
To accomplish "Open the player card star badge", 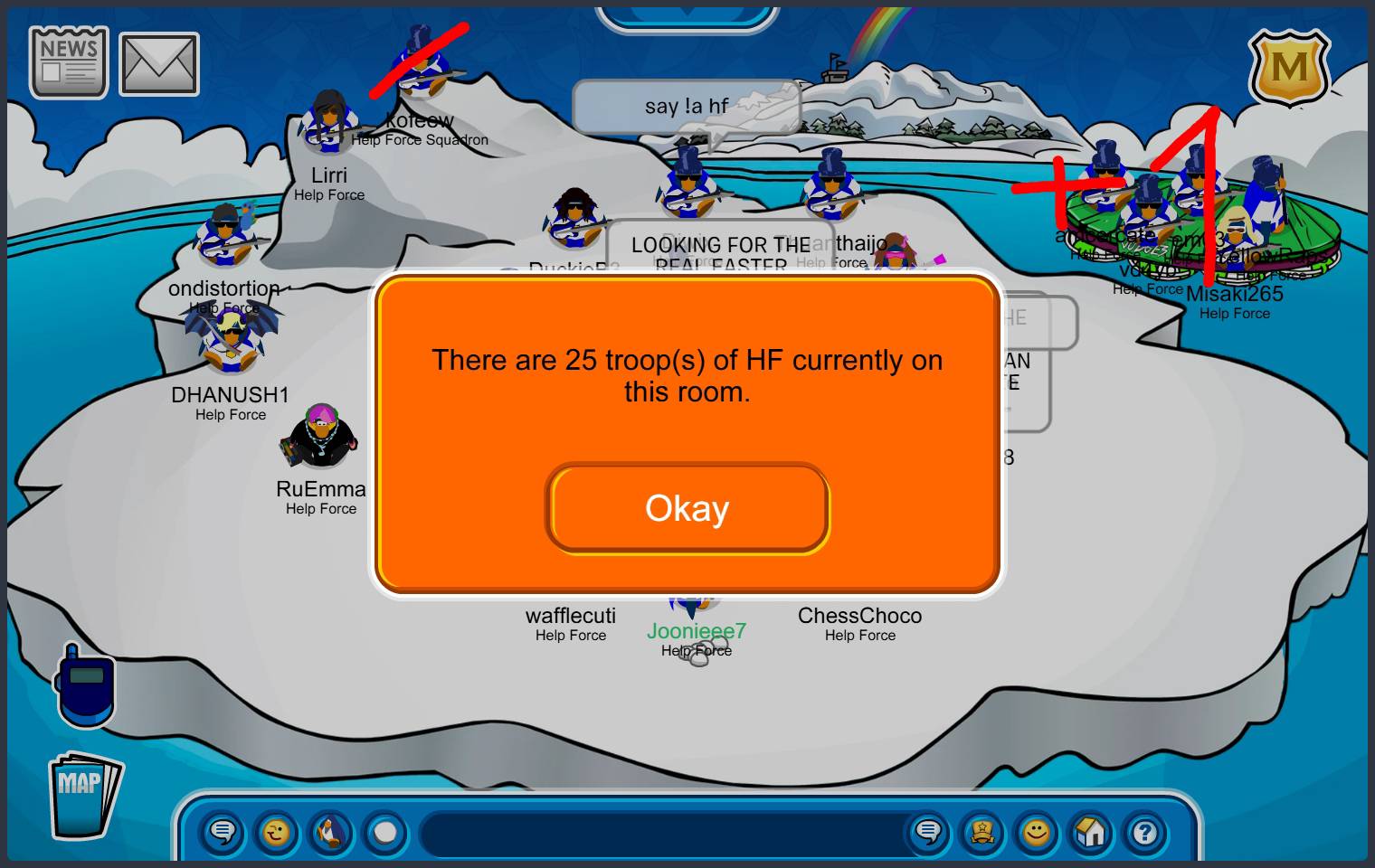I will pyautogui.click(x=982, y=832).
